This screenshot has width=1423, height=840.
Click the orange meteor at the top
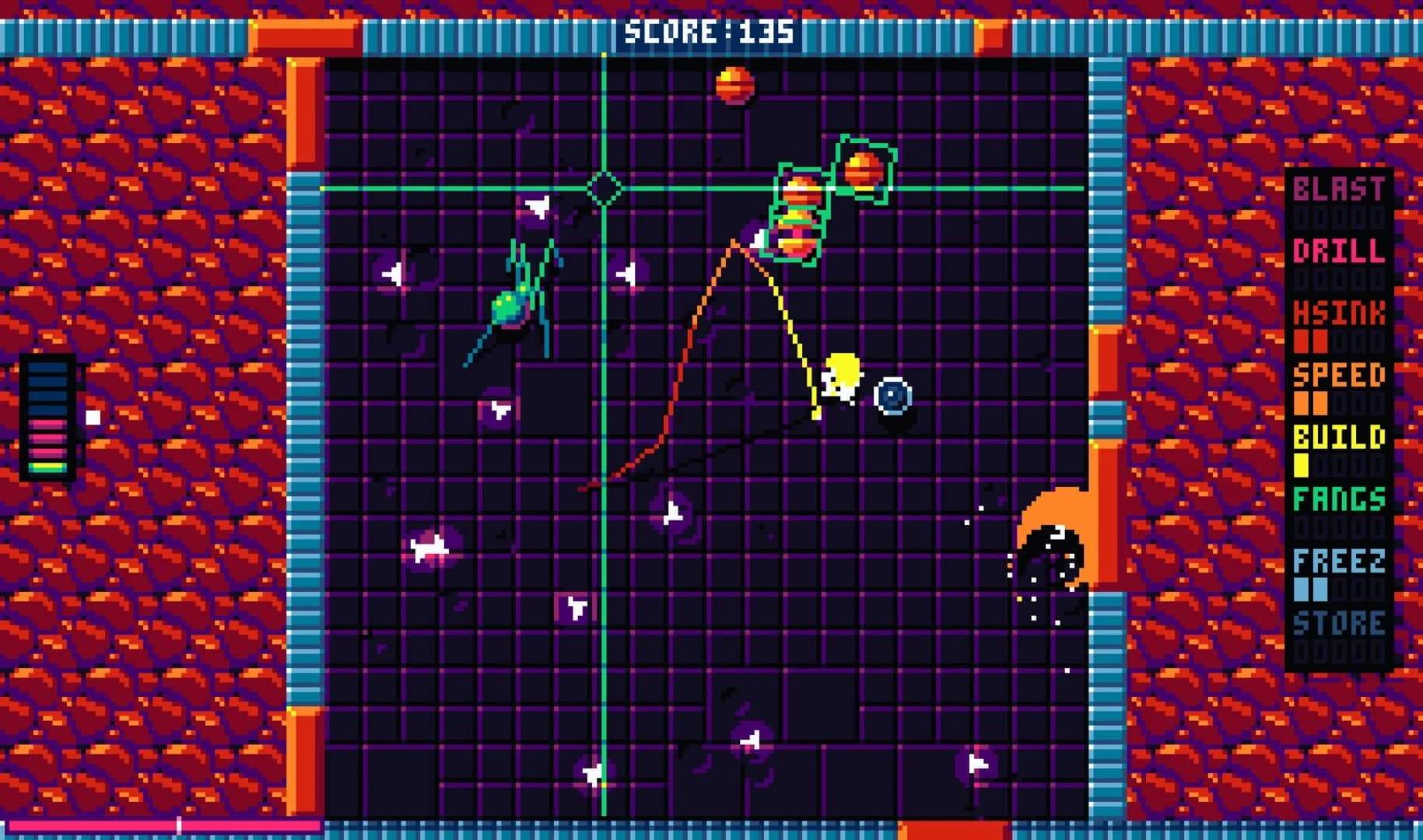(x=737, y=84)
